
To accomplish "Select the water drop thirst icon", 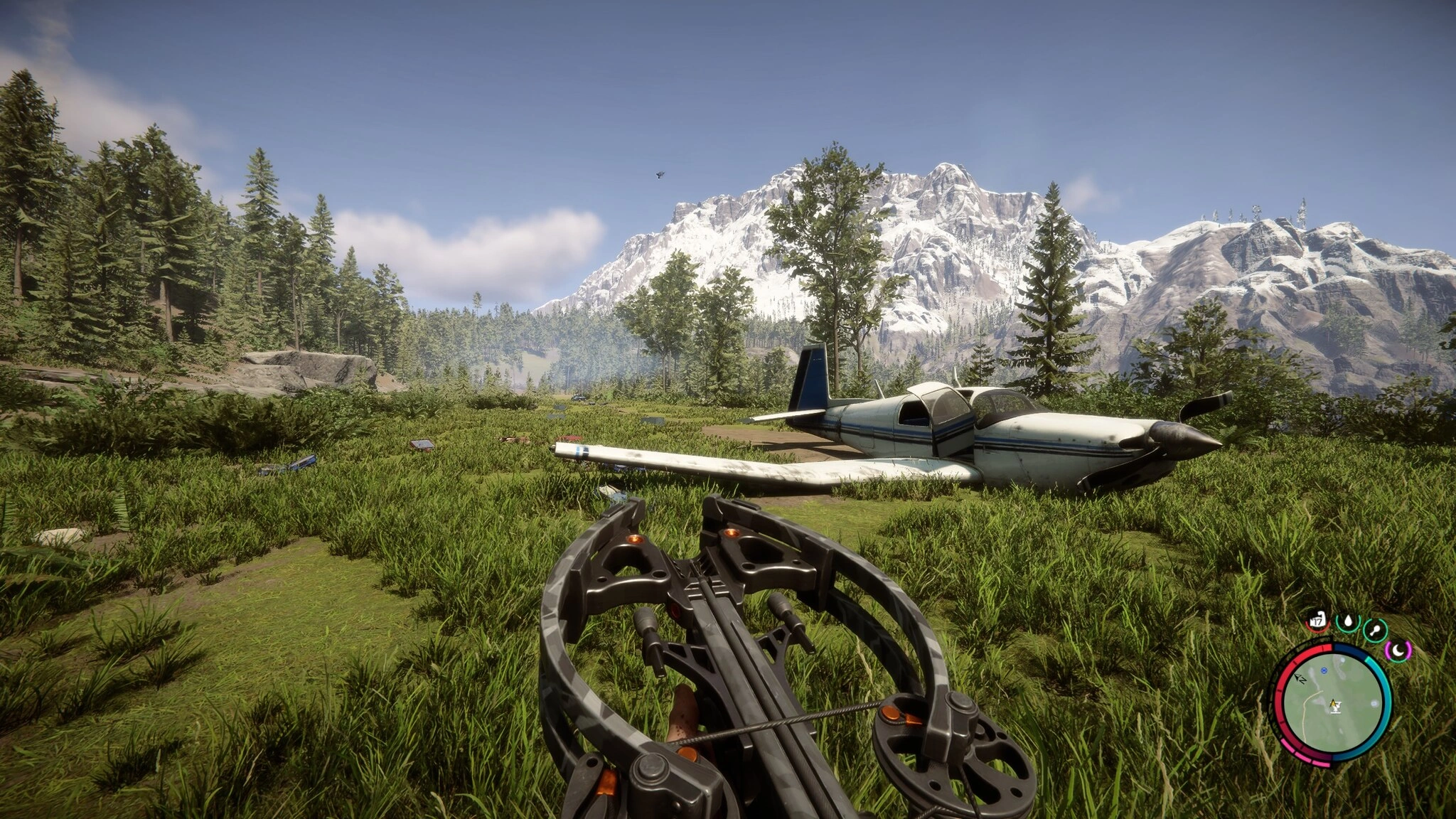I will (1347, 623).
